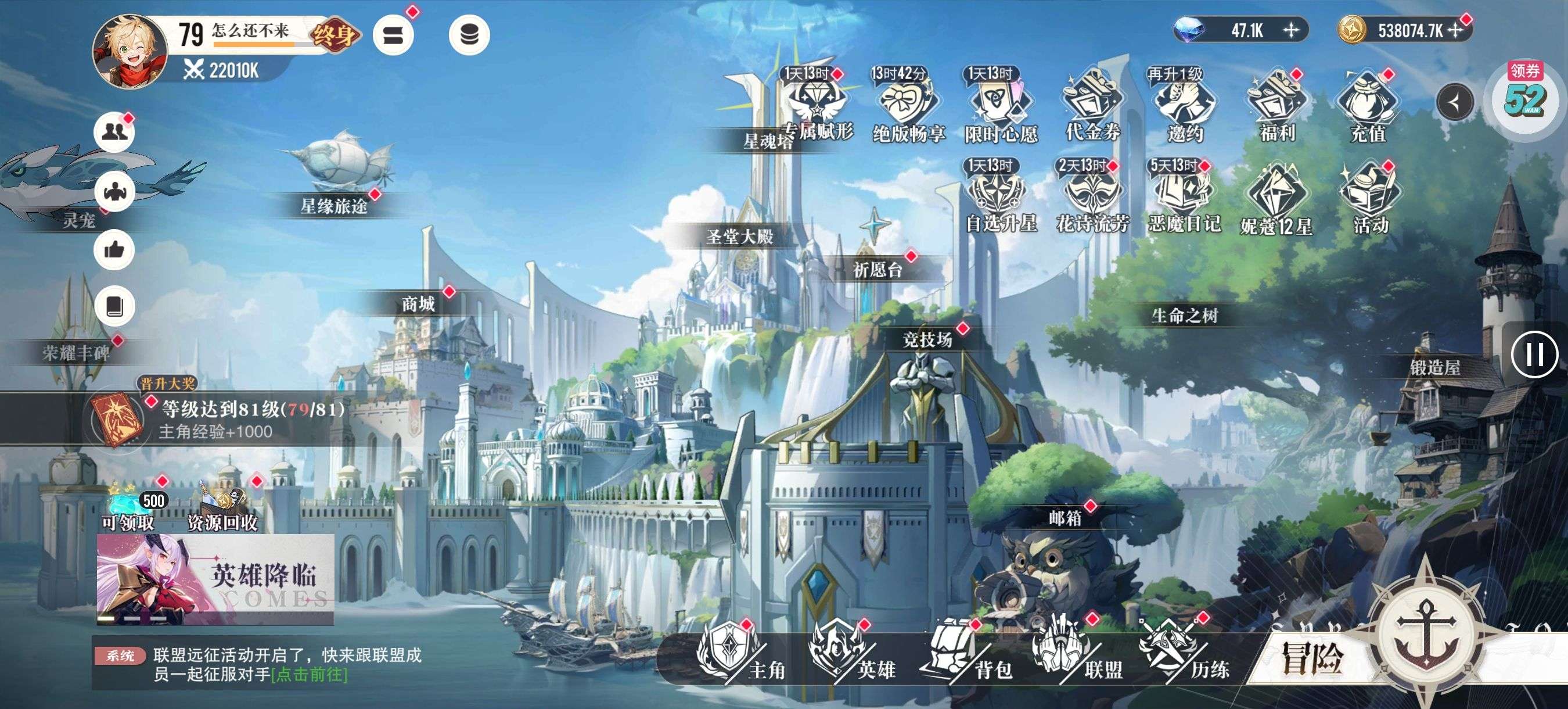Open the 活动 events icon
The width and height of the screenshot is (1568, 709).
click(1369, 198)
